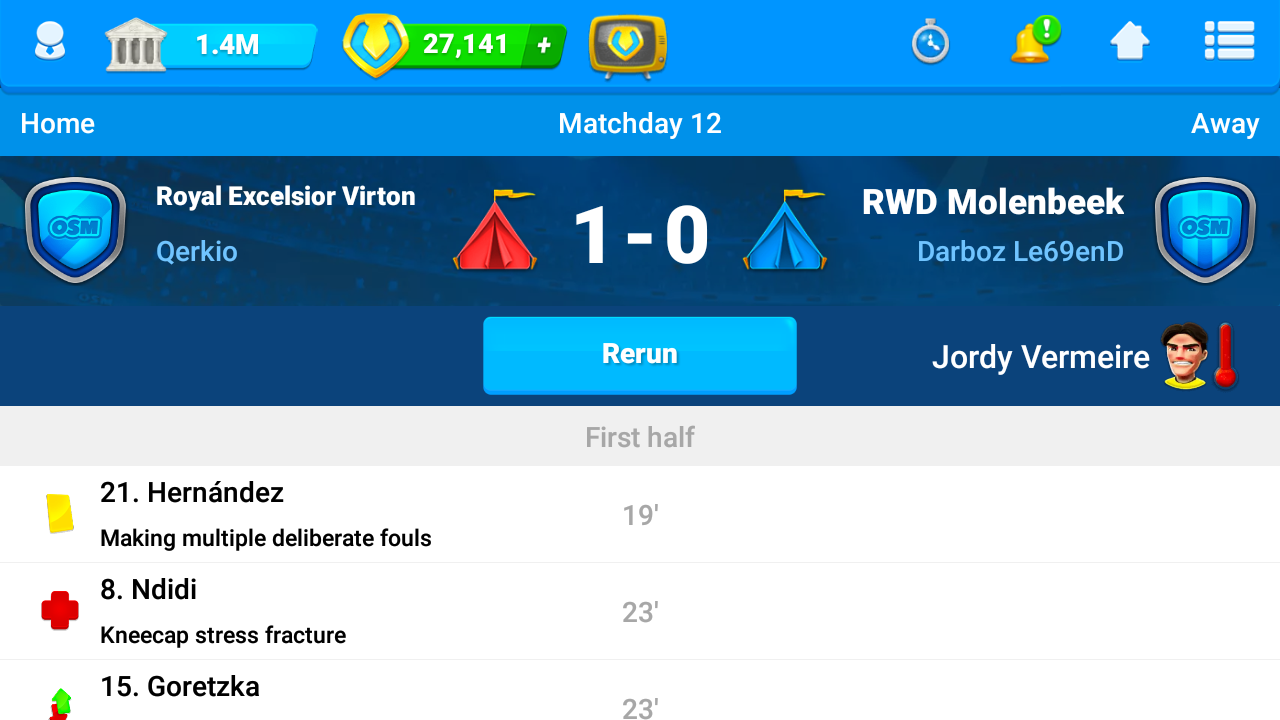
Task: Open the stopwatch timers icon
Action: click(930, 44)
